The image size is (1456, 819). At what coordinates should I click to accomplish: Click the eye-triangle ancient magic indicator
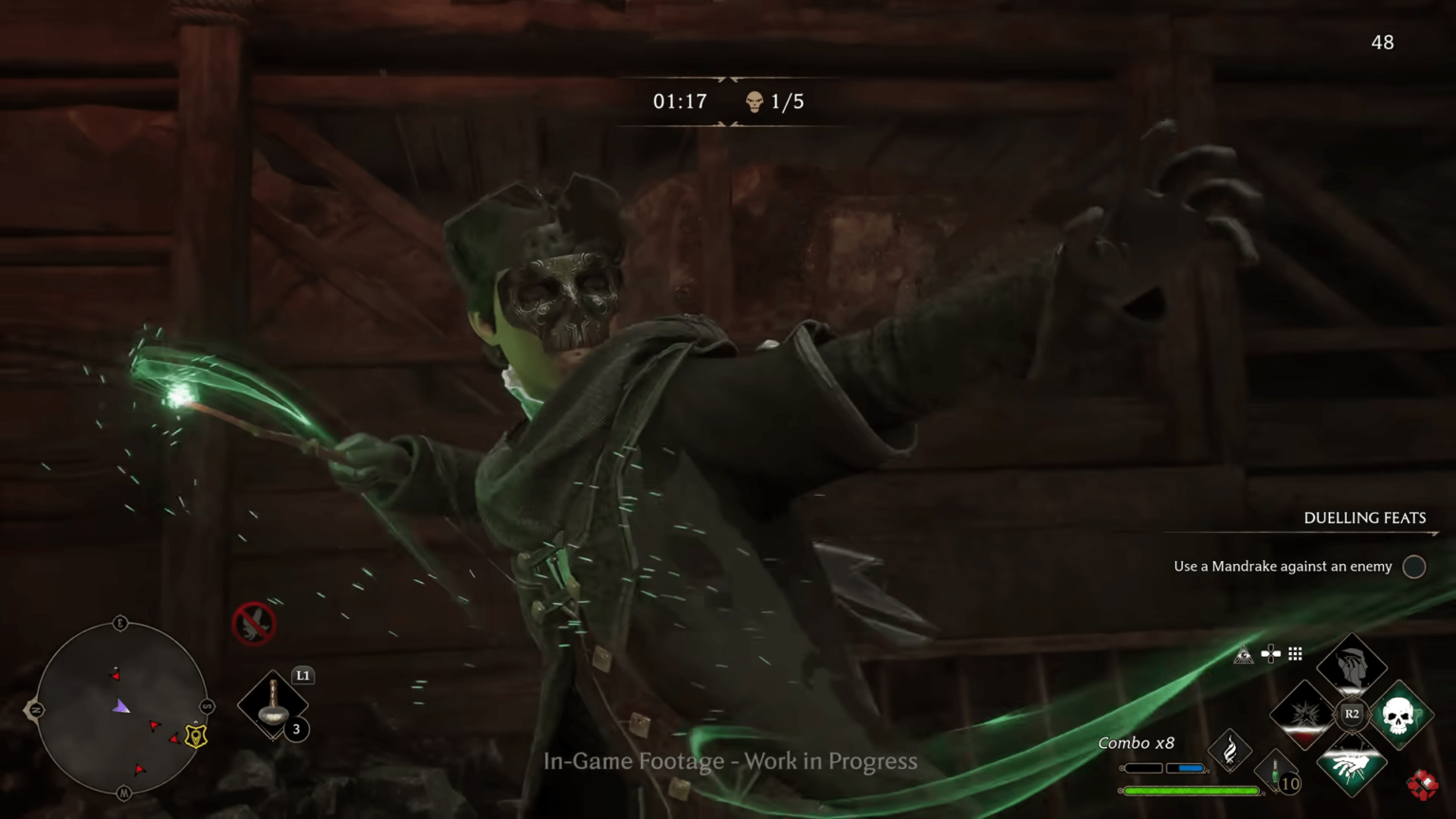point(1244,654)
